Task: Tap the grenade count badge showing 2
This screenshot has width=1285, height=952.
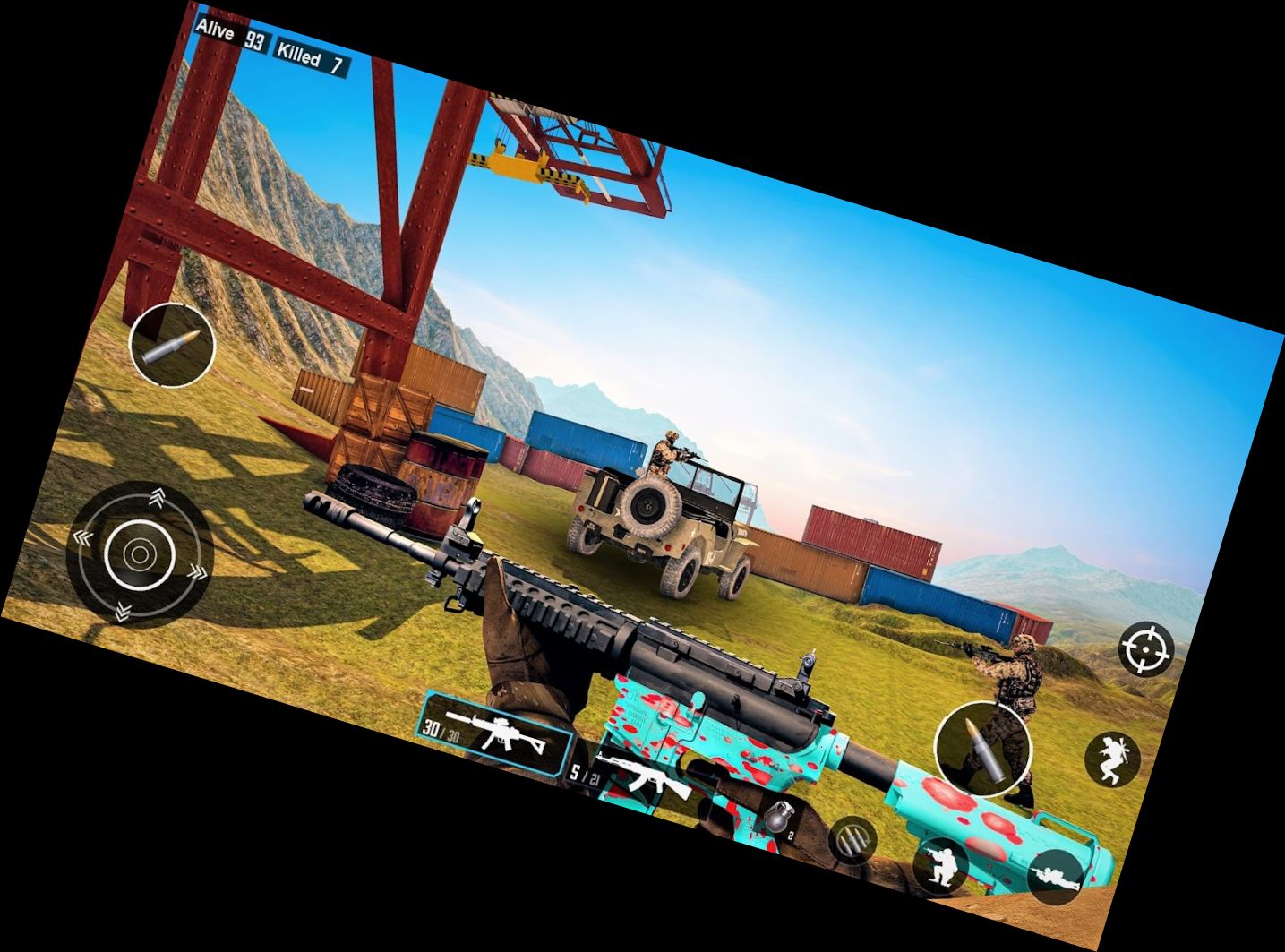Action: point(791,836)
